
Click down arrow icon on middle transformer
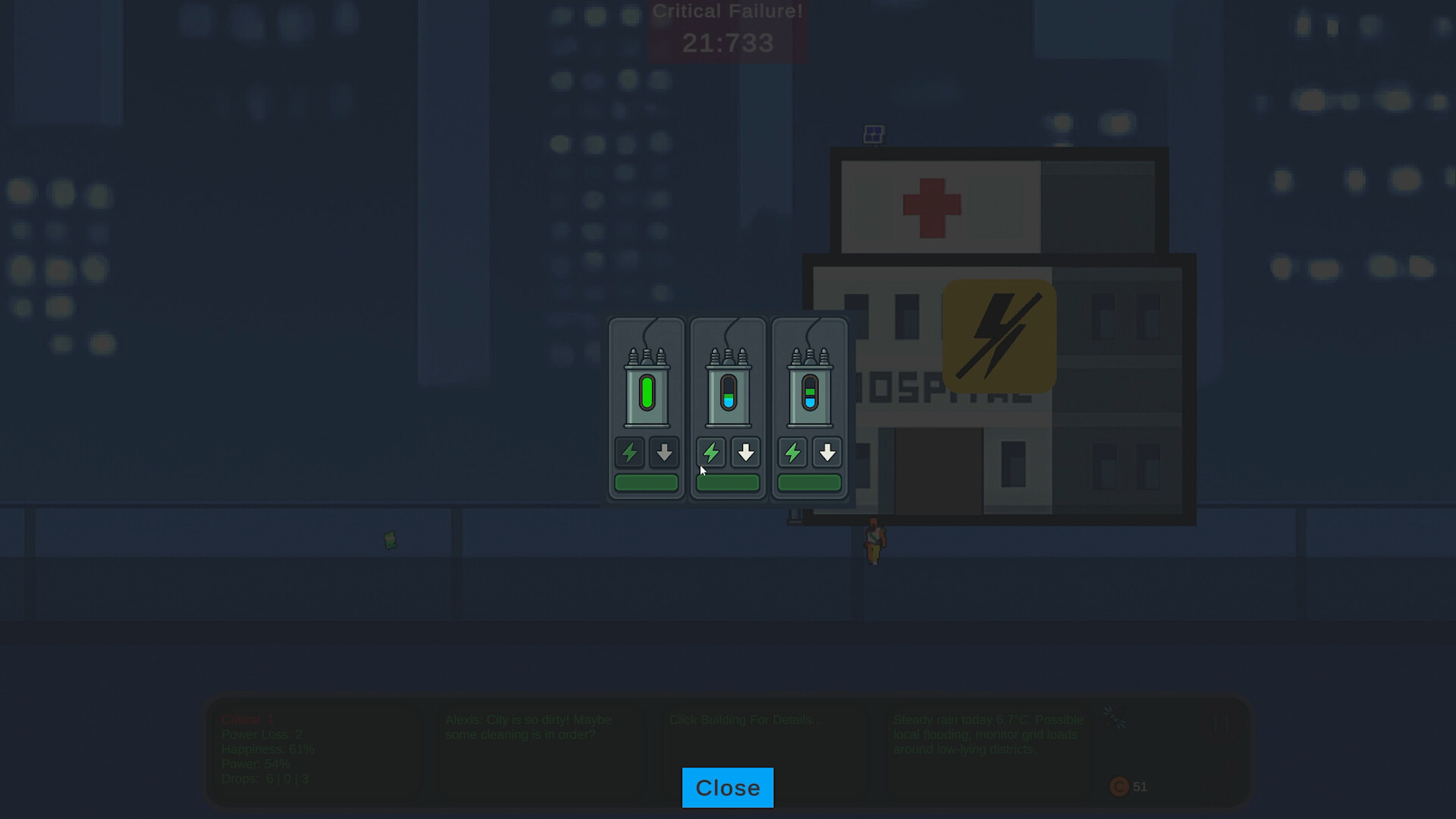click(x=745, y=453)
